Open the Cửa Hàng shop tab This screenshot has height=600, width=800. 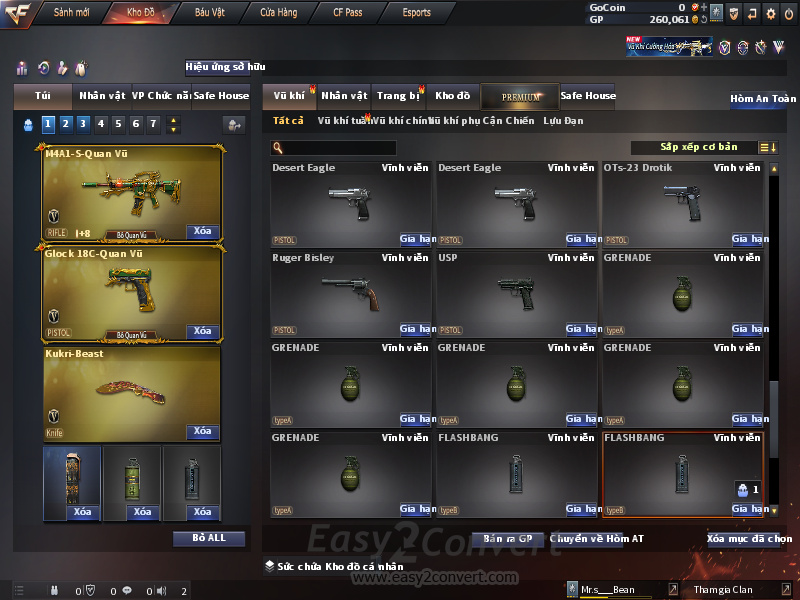click(278, 13)
